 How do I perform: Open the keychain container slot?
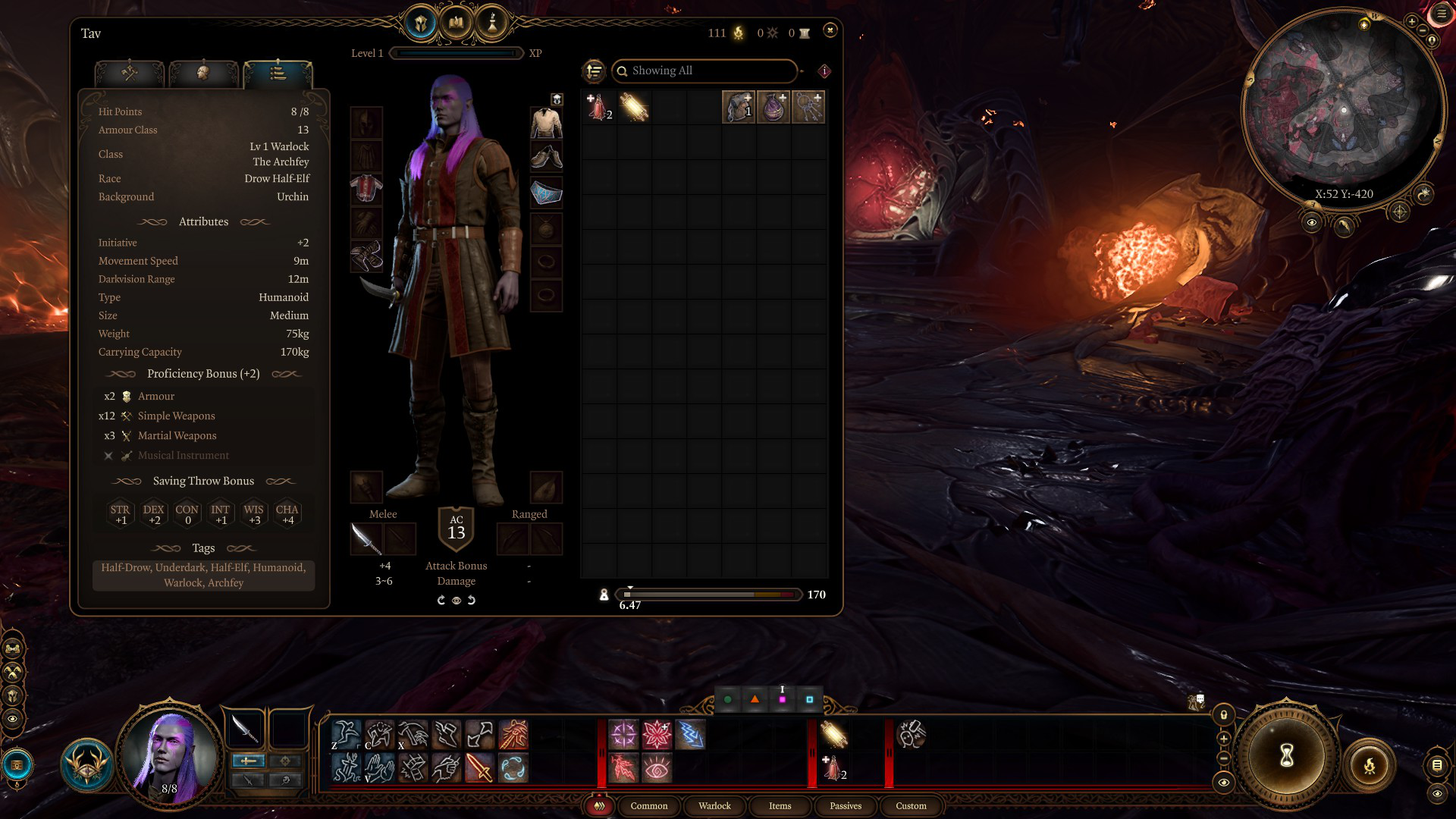coord(808,108)
